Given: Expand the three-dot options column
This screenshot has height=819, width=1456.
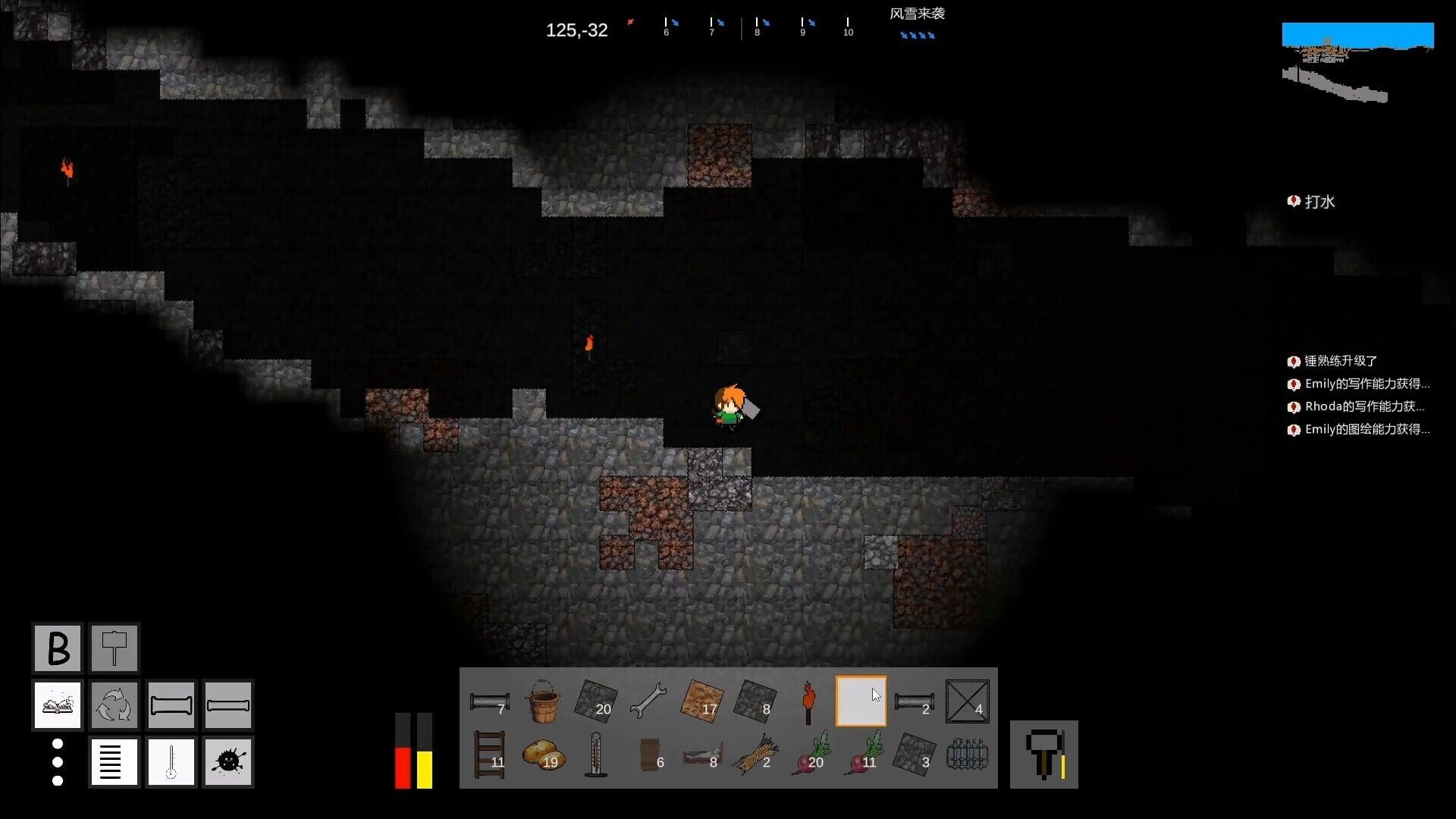Looking at the screenshot, I should [x=57, y=761].
